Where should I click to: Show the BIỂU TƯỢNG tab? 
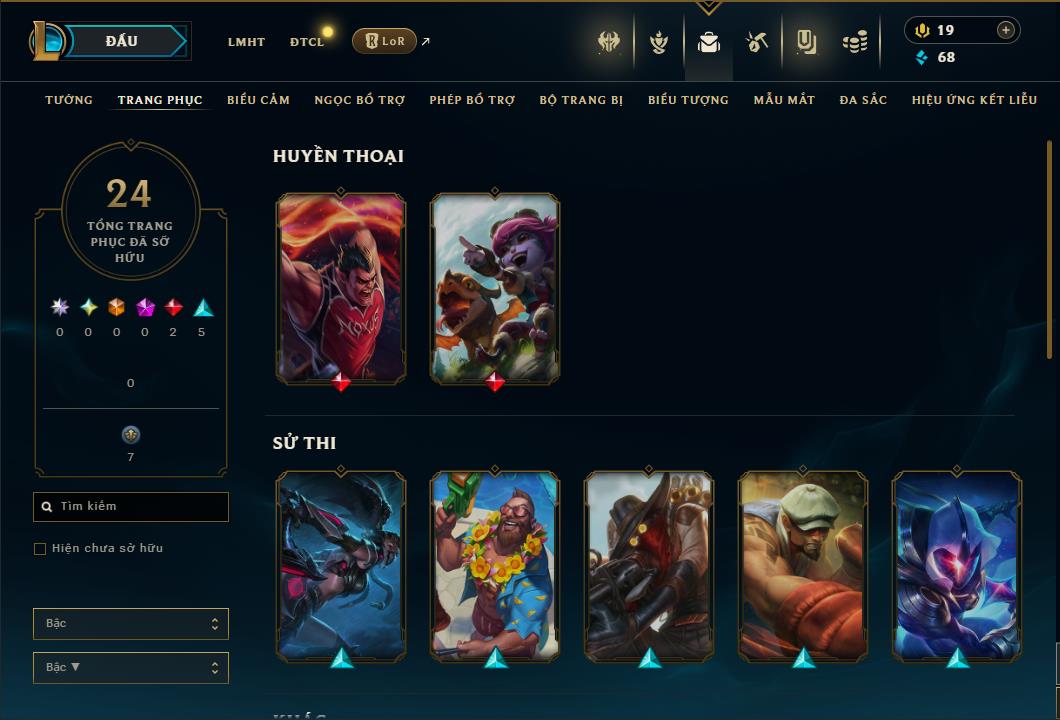click(x=688, y=100)
